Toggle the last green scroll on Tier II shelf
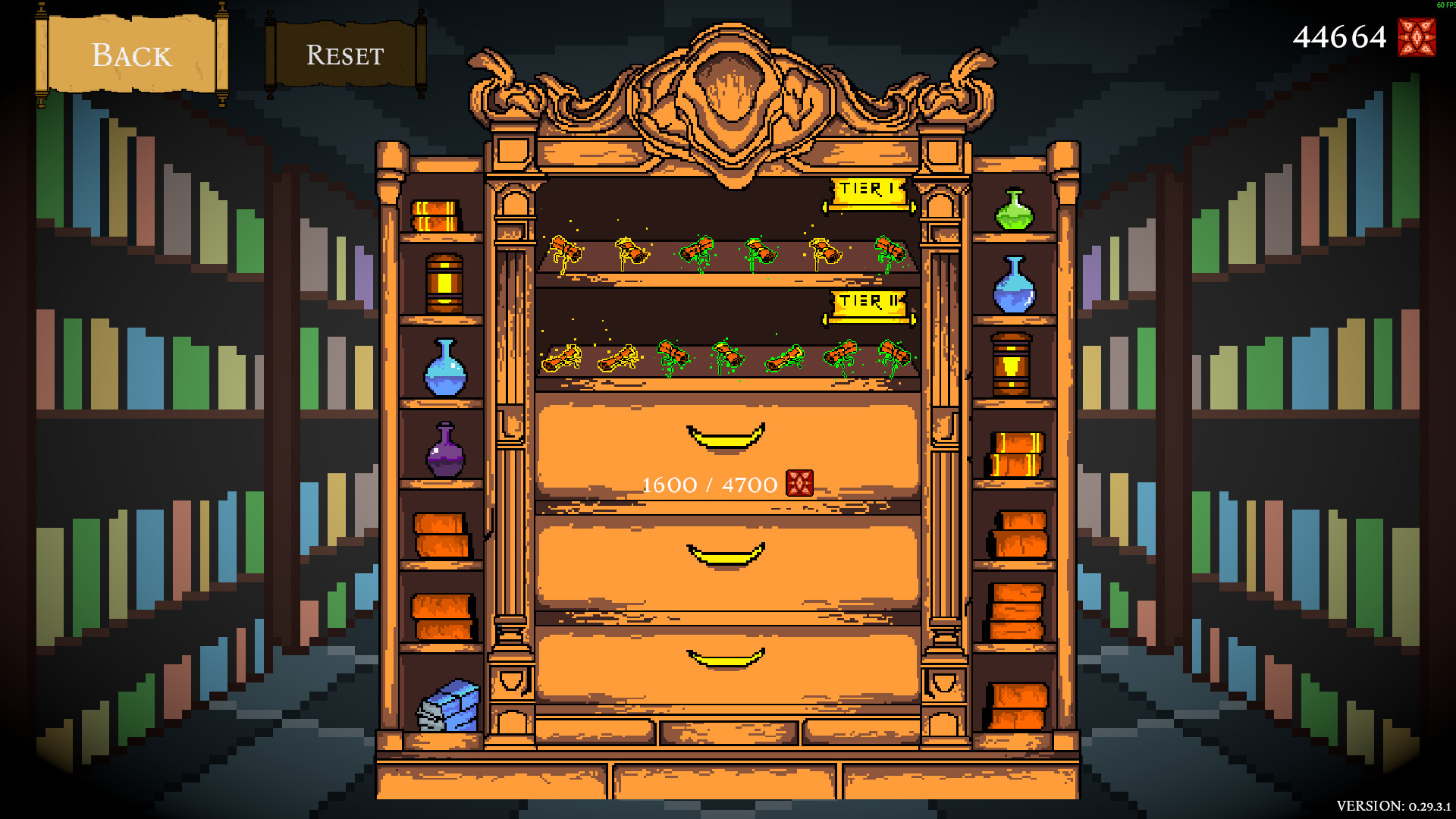The image size is (1456, 819). [x=895, y=356]
